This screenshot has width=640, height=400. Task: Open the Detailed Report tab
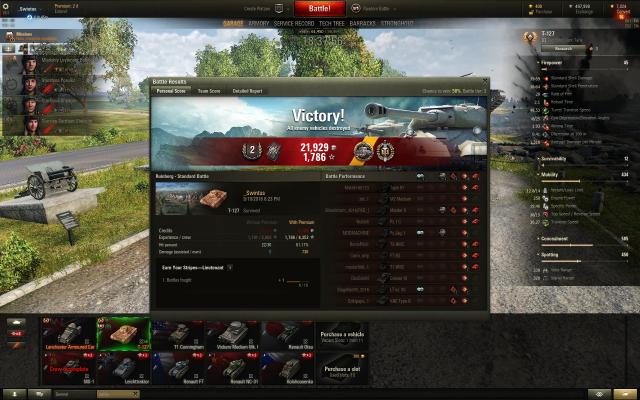(249, 91)
